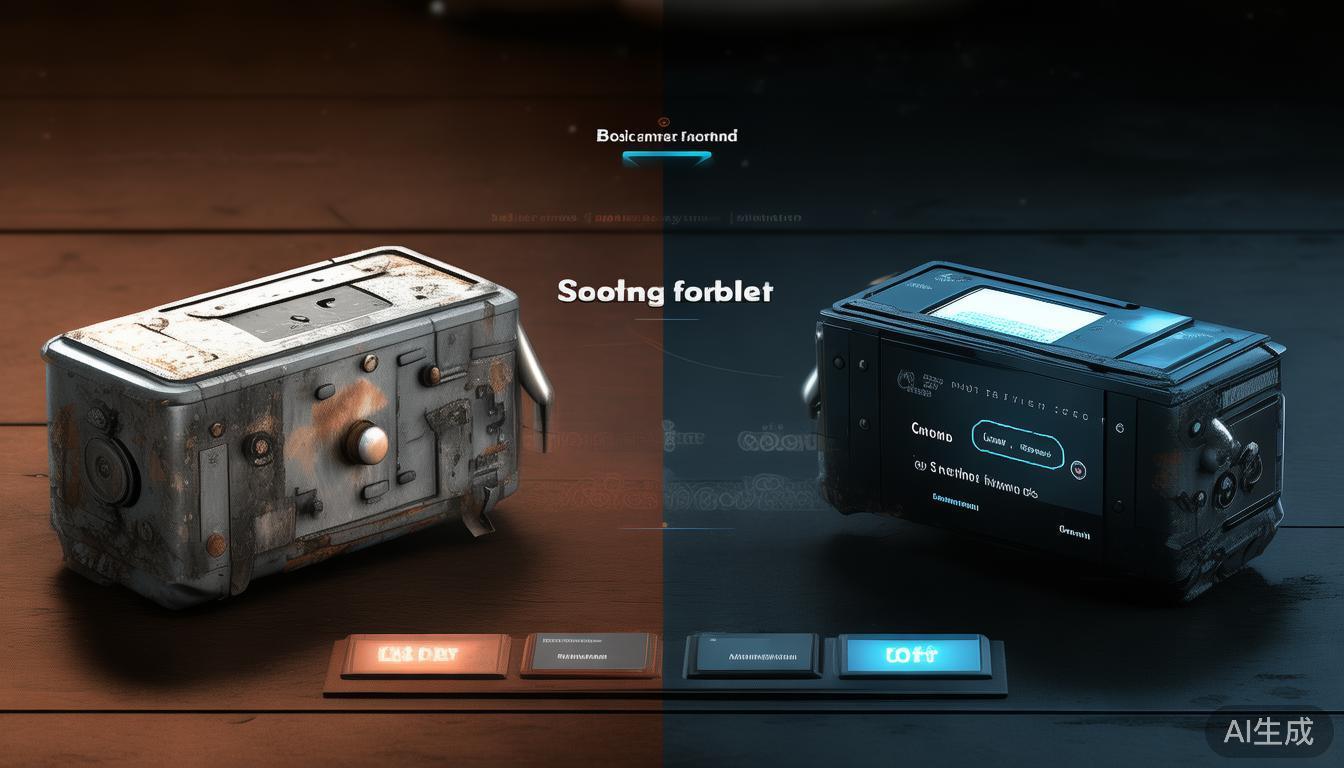
Task: Click the blue glowing bar under the top title
Action: (x=666, y=157)
